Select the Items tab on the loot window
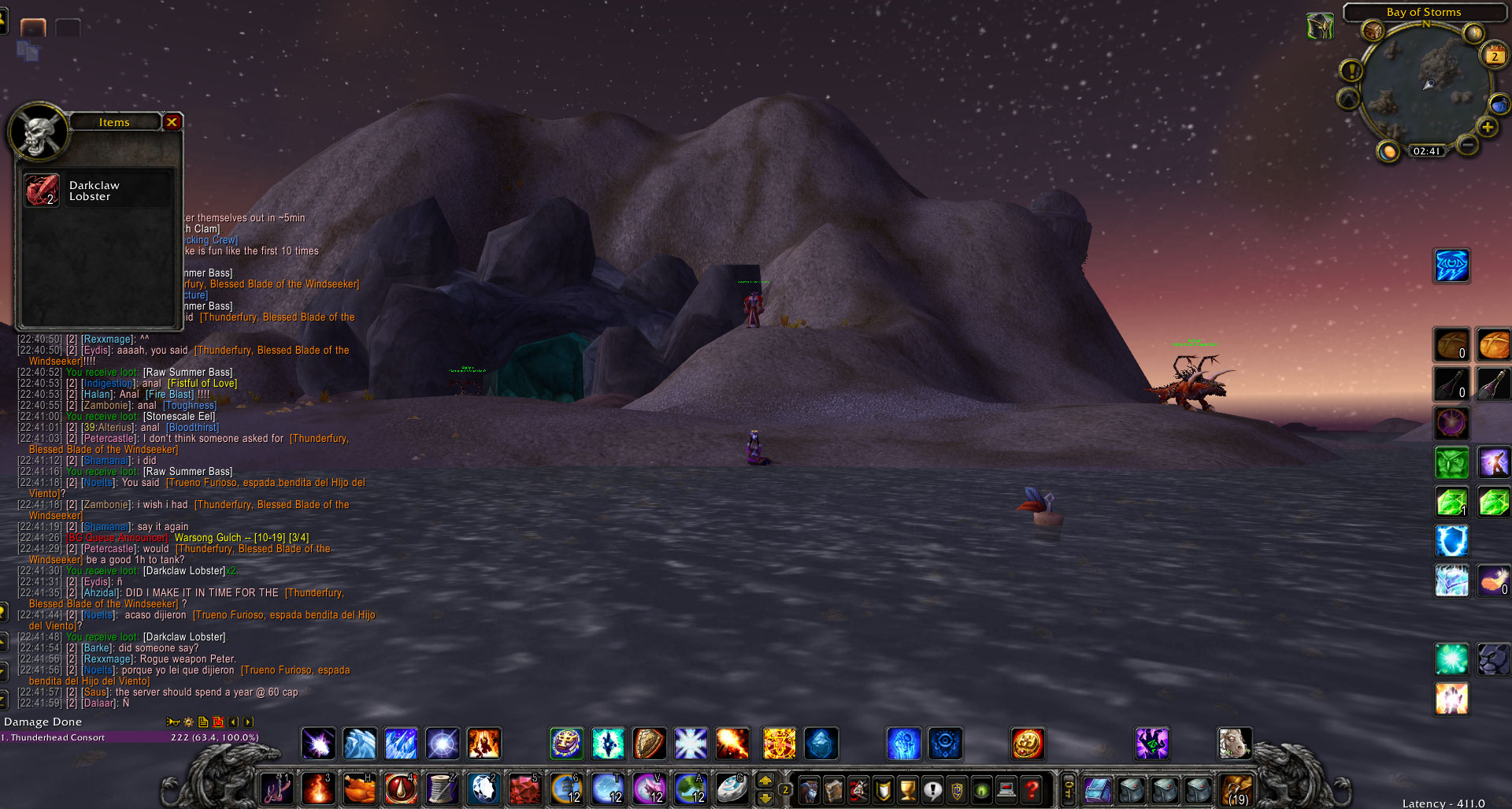 click(x=114, y=122)
